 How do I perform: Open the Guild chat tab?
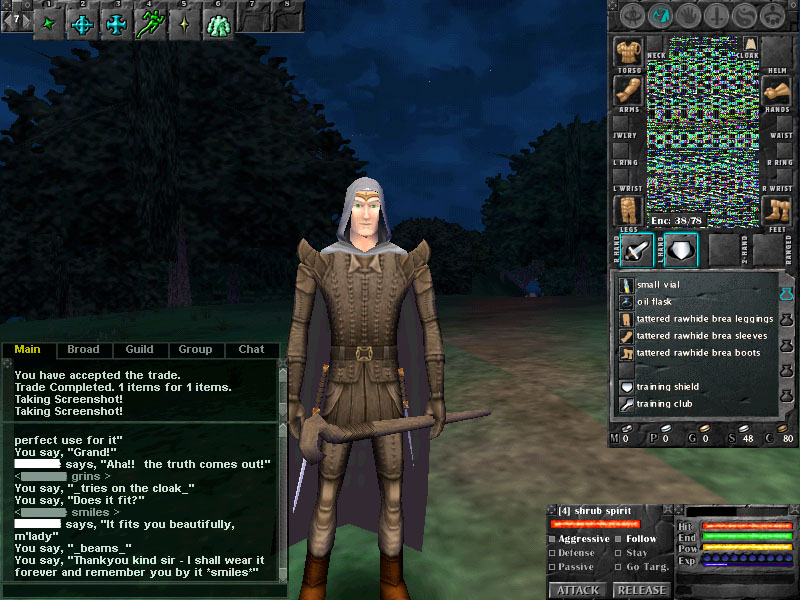pos(139,350)
